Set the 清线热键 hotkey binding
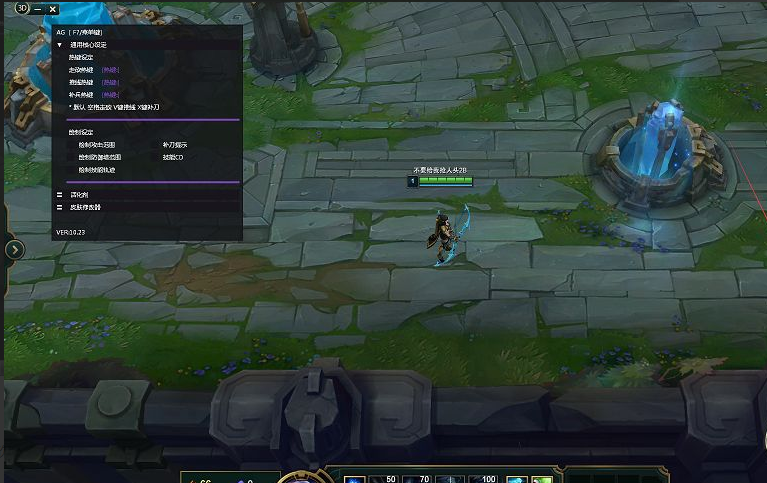The width and height of the screenshot is (767, 483). click(110, 82)
